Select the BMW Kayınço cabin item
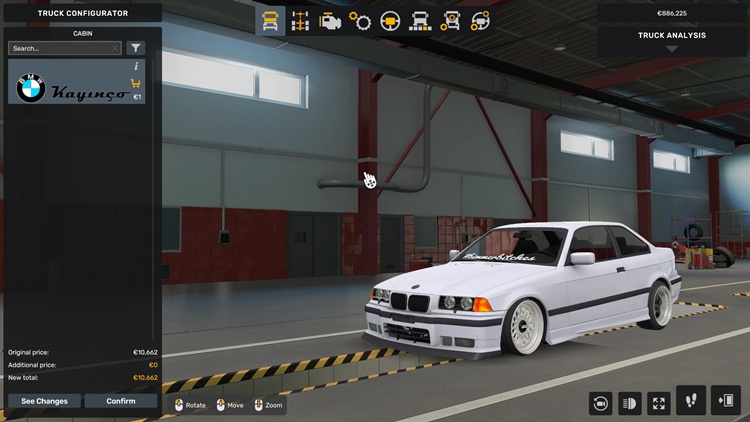The width and height of the screenshot is (750, 422). coord(72,90)
